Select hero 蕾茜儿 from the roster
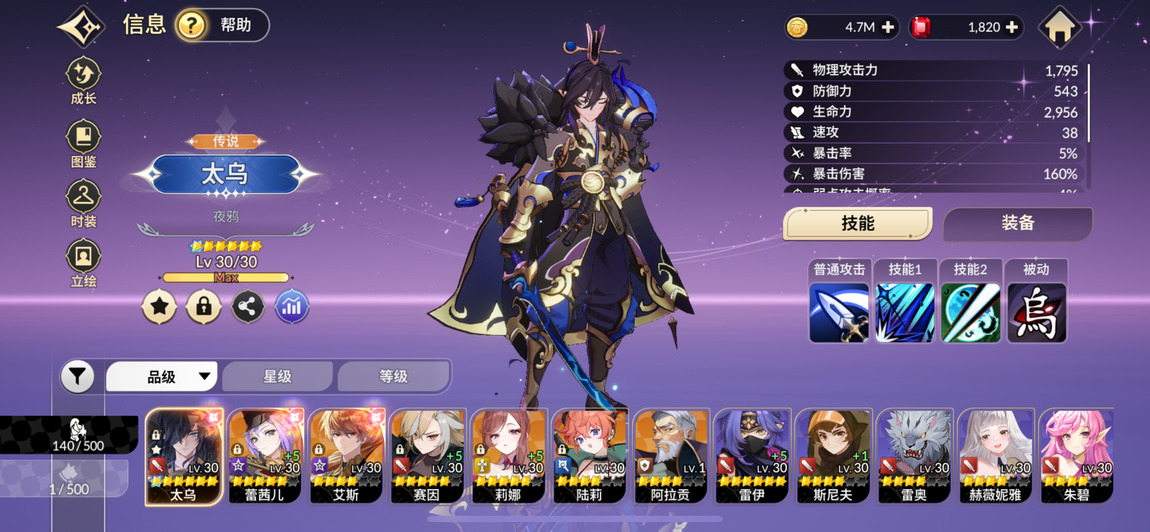Image resolution: width=1150 pixels, height=532 pixels. point(265,455)
